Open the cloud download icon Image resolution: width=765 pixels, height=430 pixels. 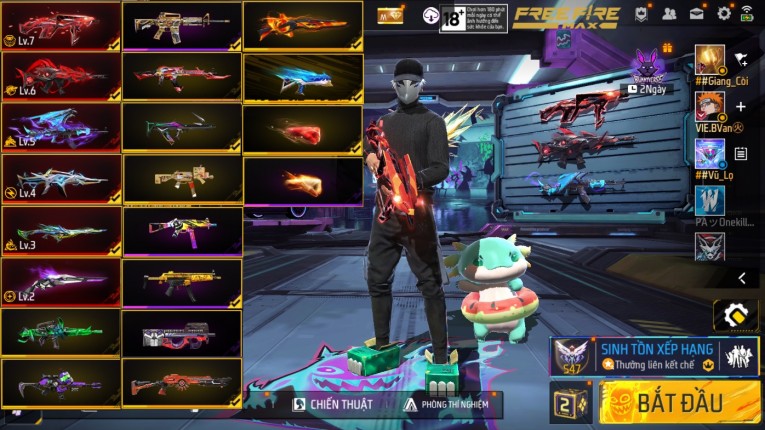[x=431, y=16]
